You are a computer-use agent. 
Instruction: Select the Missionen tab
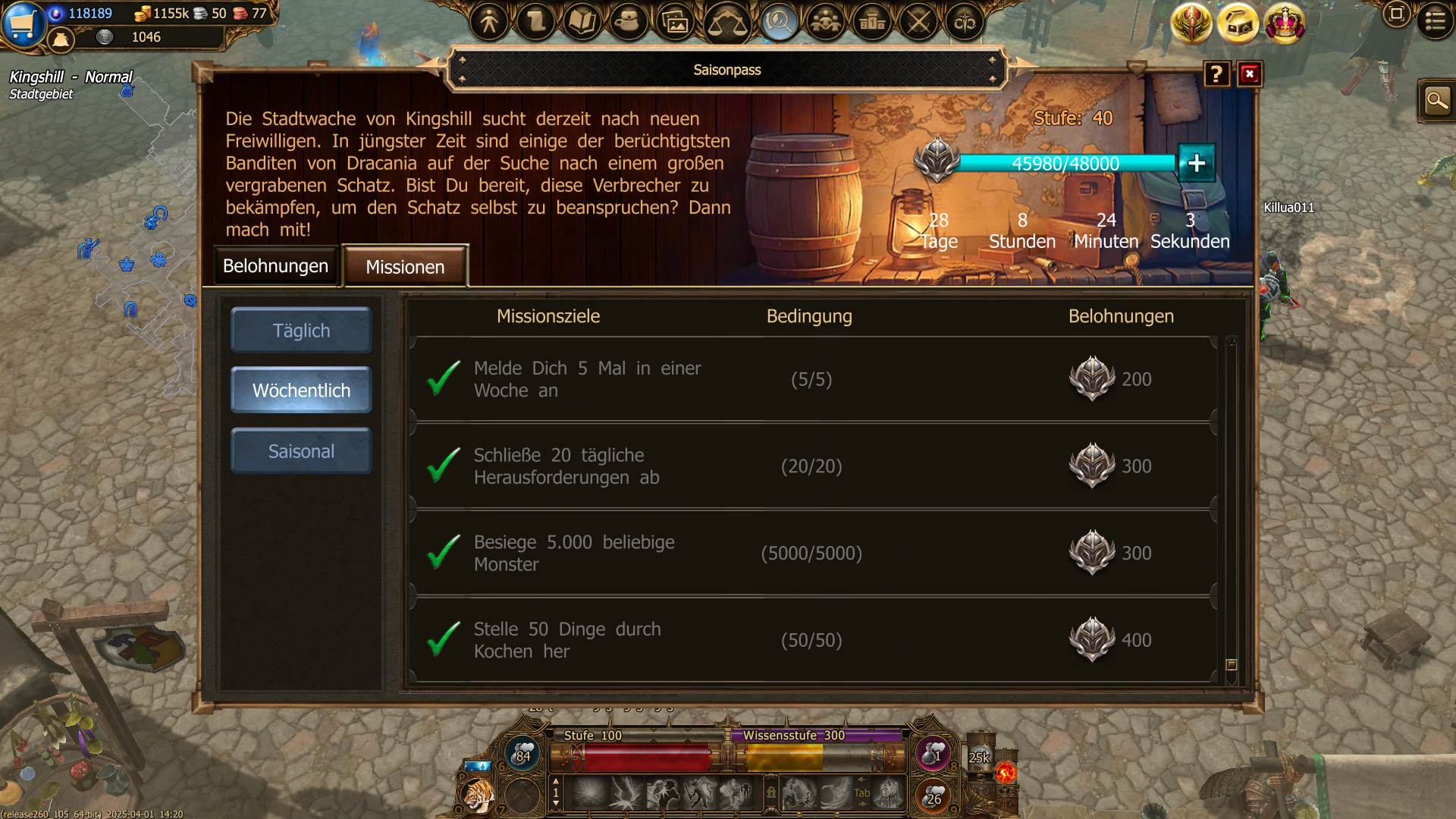click(405, 267)
